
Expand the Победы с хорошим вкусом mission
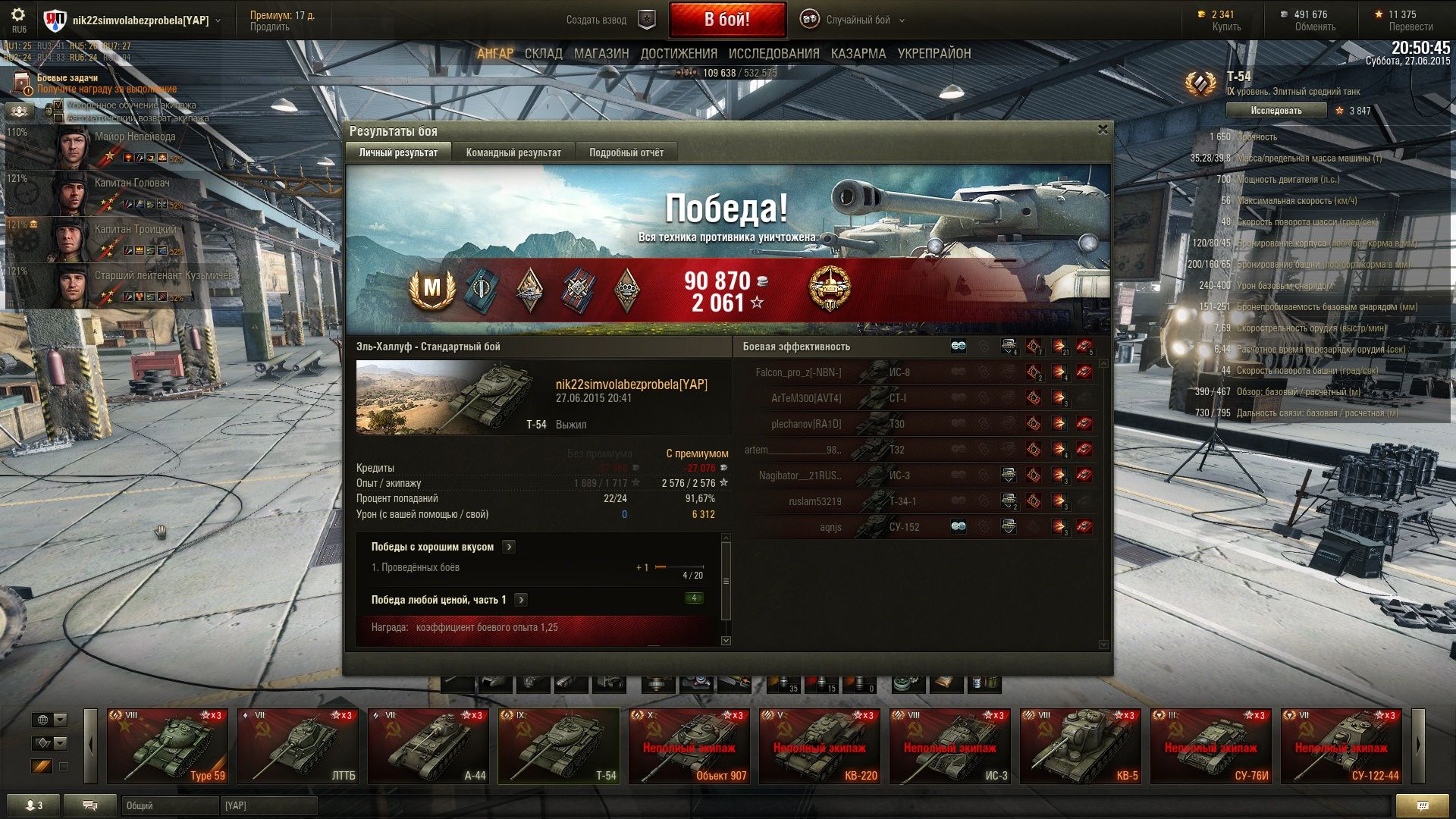509,547
